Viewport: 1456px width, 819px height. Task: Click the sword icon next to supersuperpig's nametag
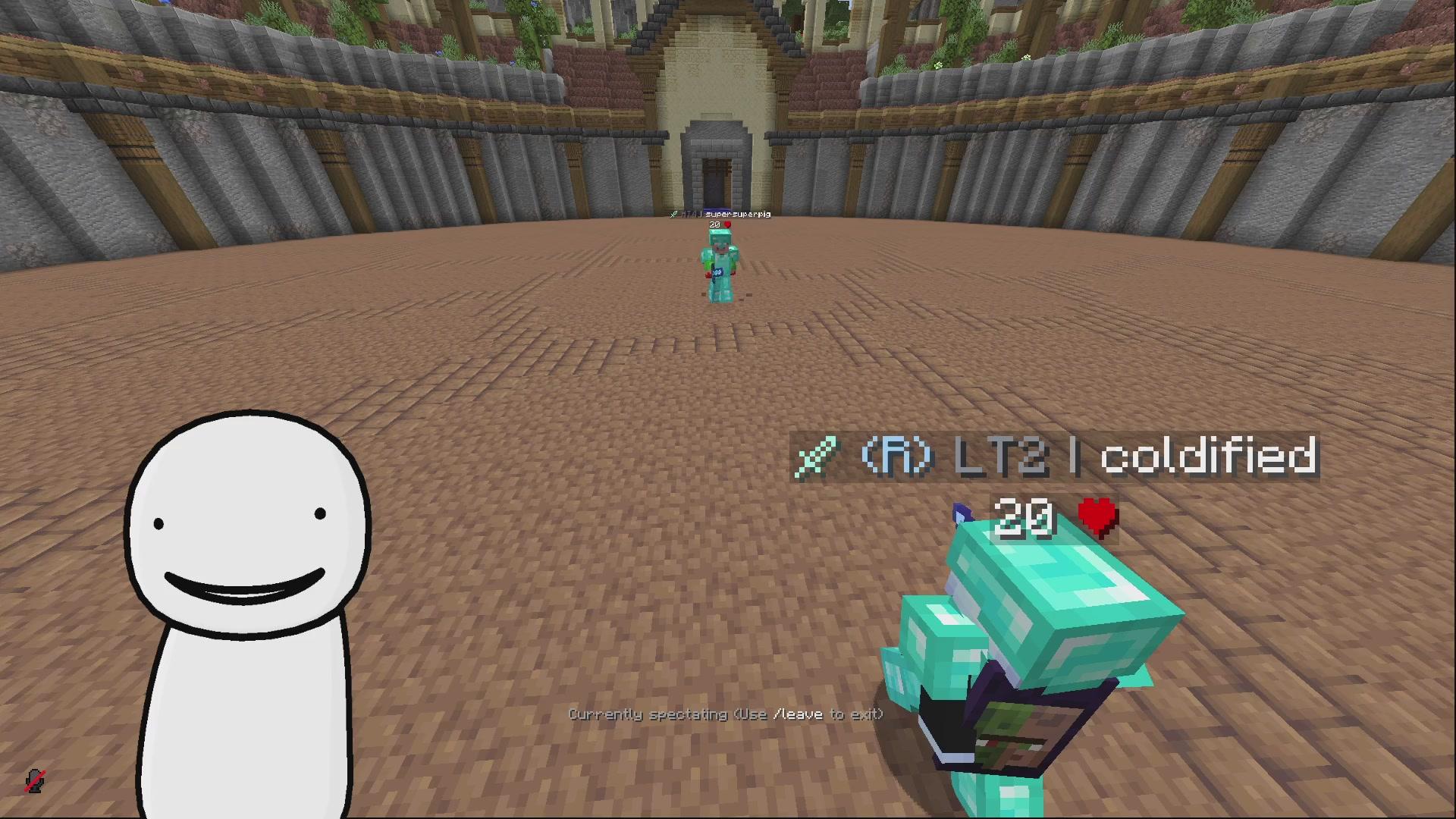tap(674, 215)
